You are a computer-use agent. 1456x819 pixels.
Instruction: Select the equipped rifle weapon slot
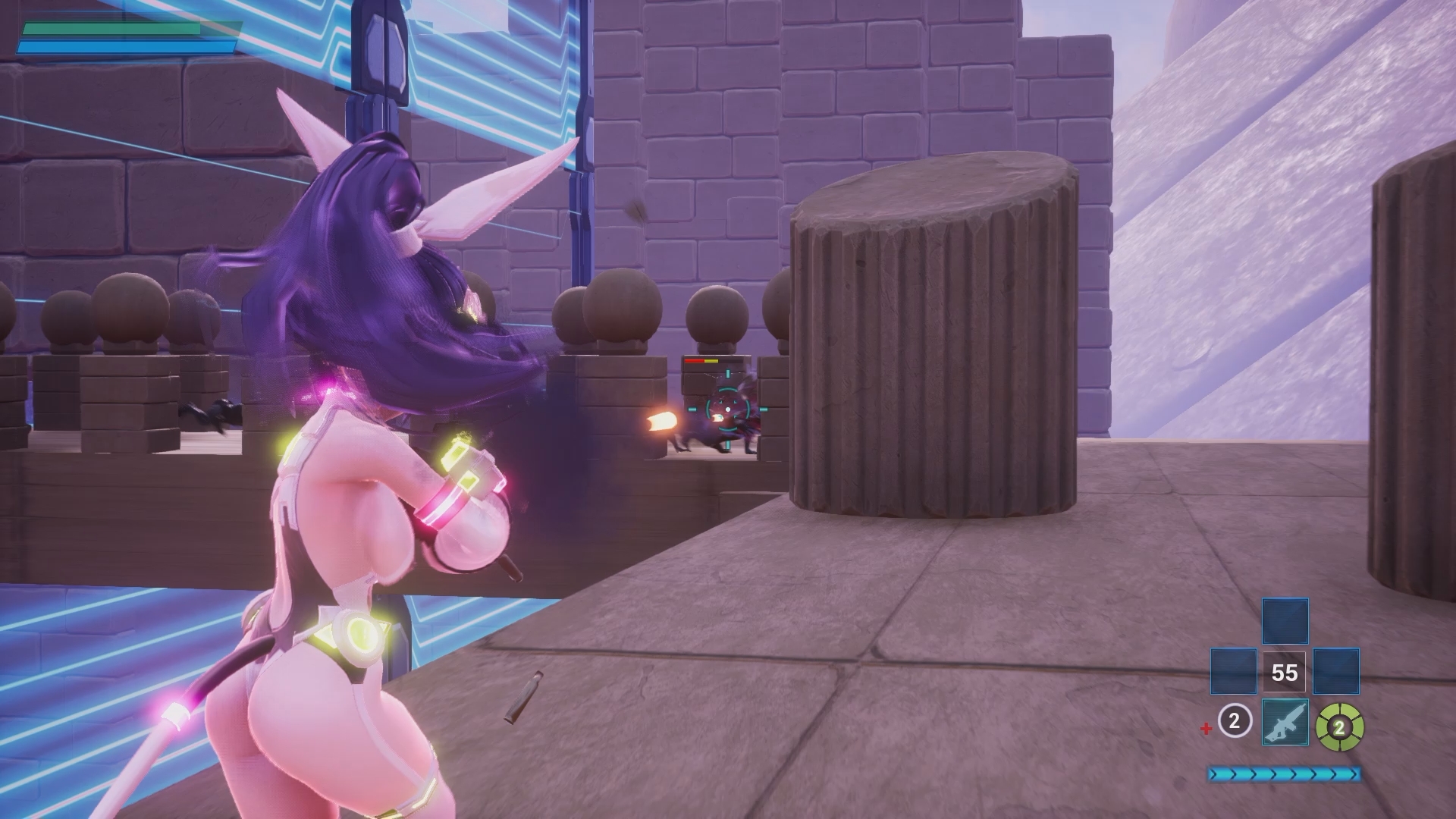[x=1285, y=723]
